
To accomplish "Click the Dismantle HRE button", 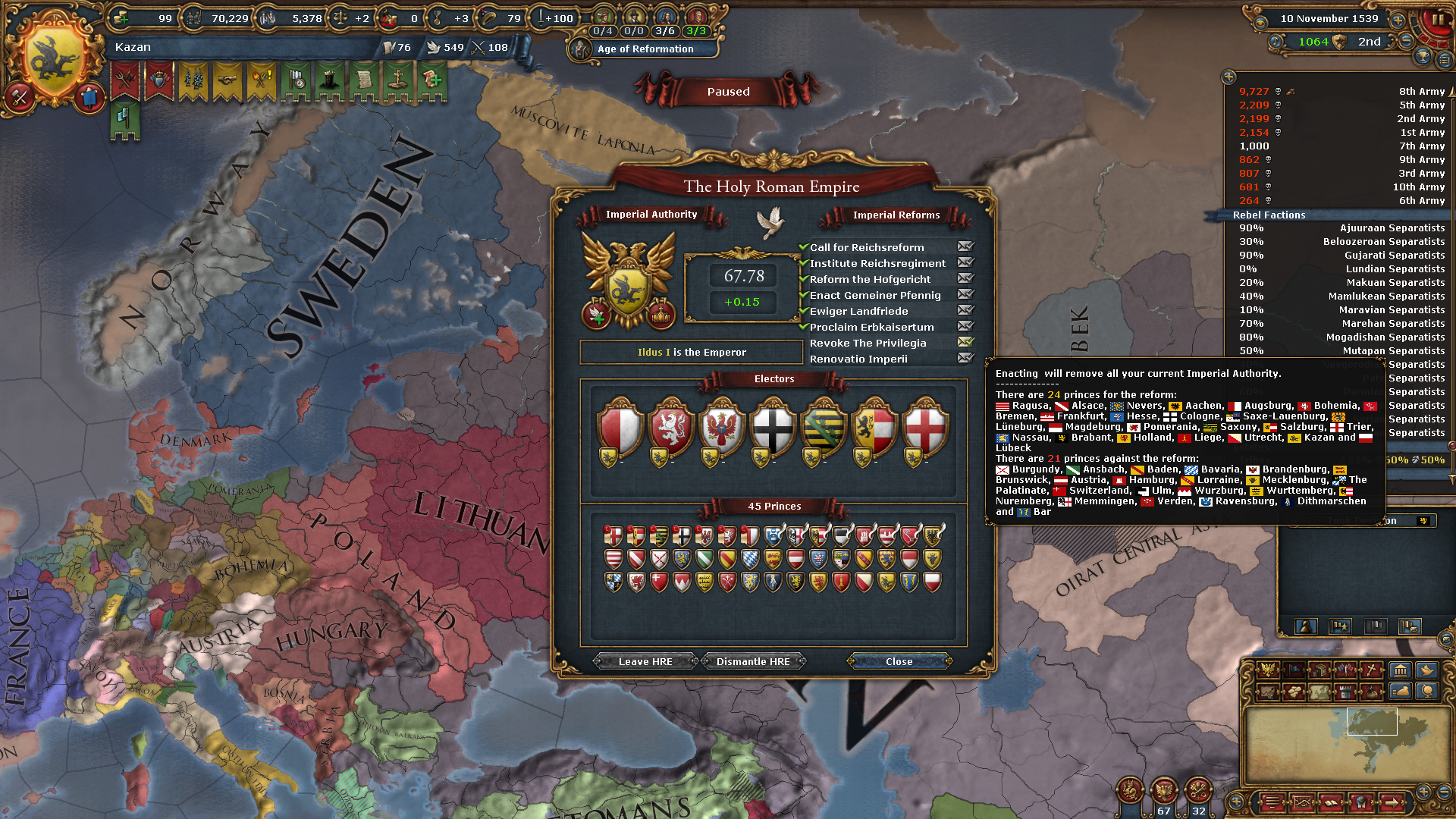I will [x=755, y=661].
